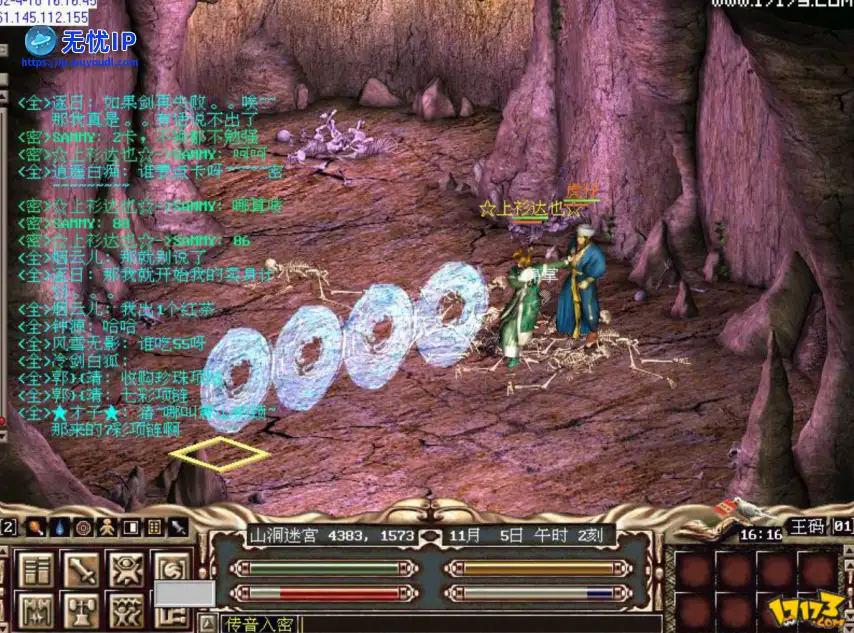The width and height of the screenshot is (854, 633).
Task: Open the yellow person figure icon
Action: coord(107,526)
